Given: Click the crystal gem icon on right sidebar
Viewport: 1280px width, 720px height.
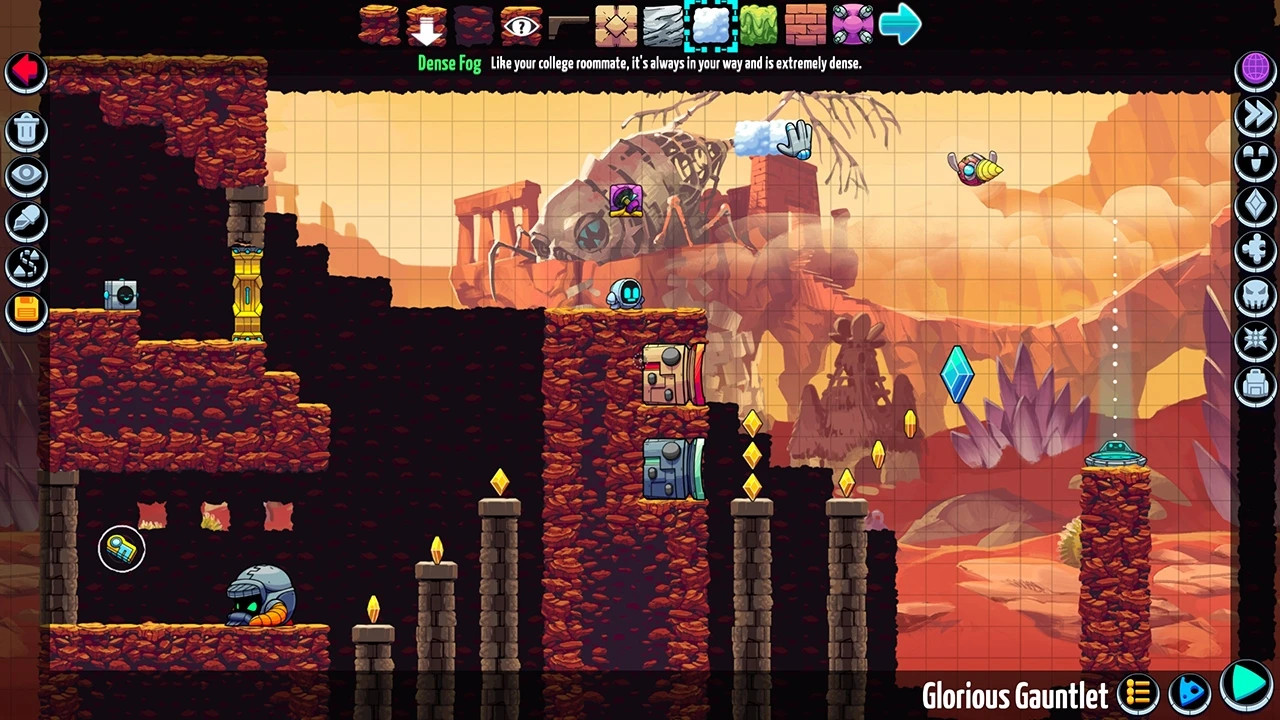Looking at the screenshot, I should 1256,207.
